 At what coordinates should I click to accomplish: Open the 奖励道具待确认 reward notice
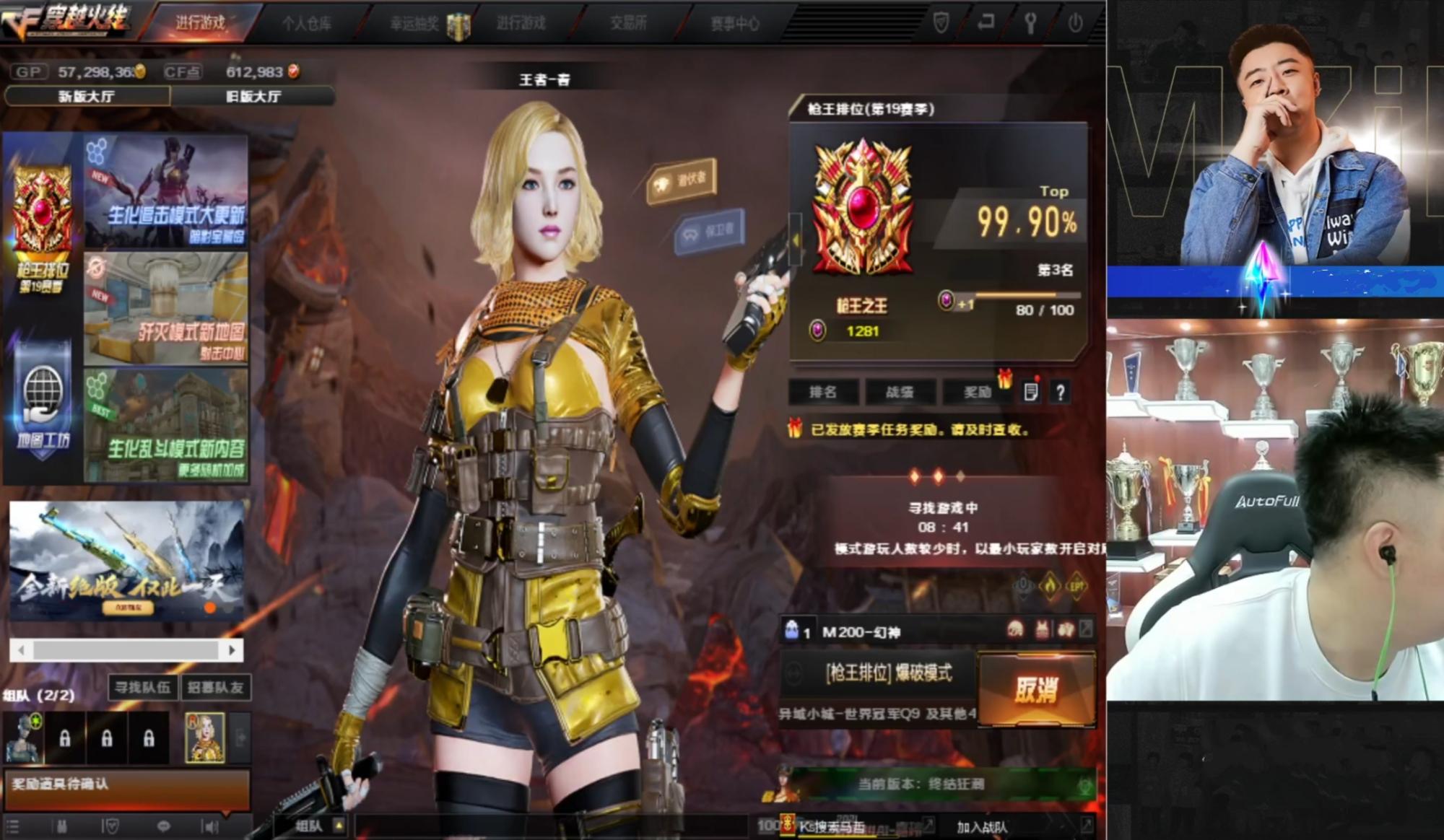[126, 785]
